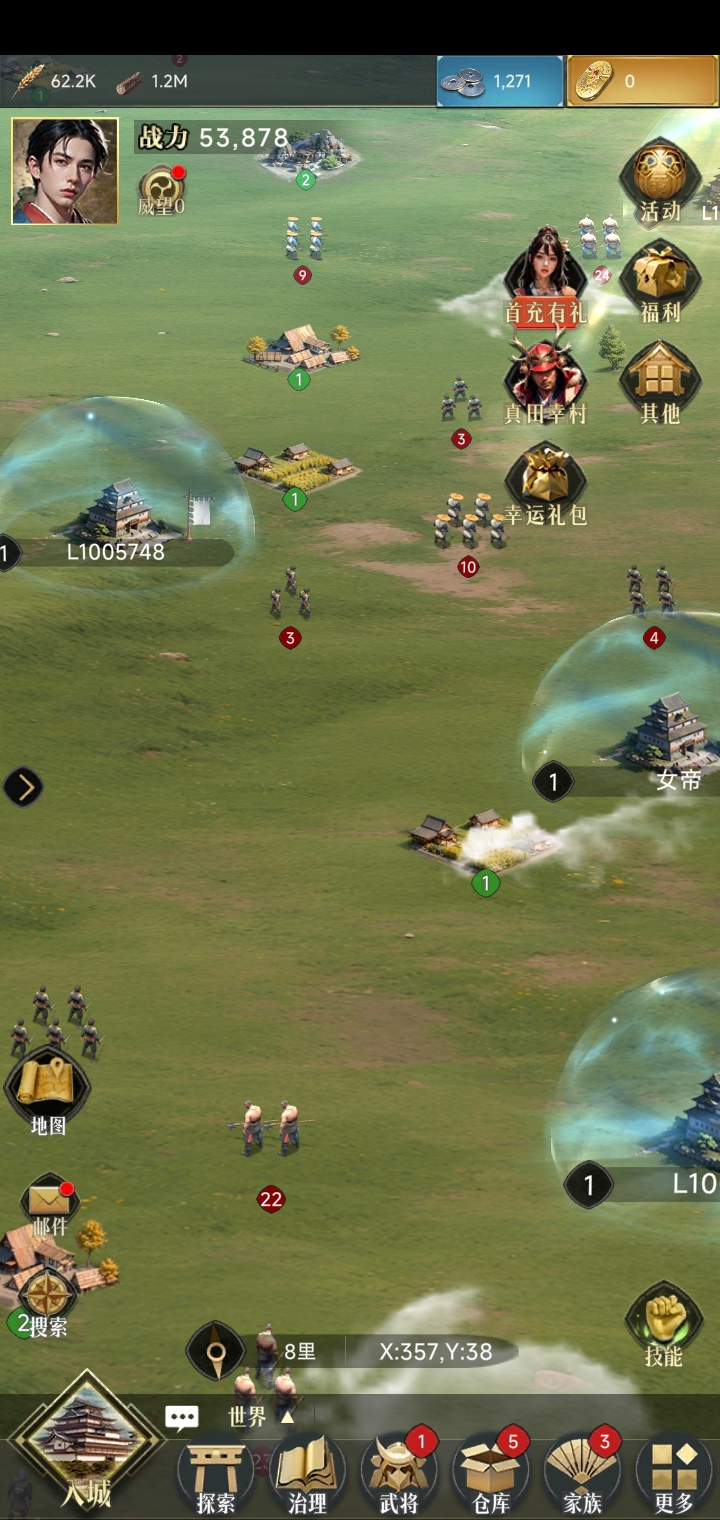The image size is (720, 1520).
Task: Open the 活动 events menu
Action: [659, 182]
